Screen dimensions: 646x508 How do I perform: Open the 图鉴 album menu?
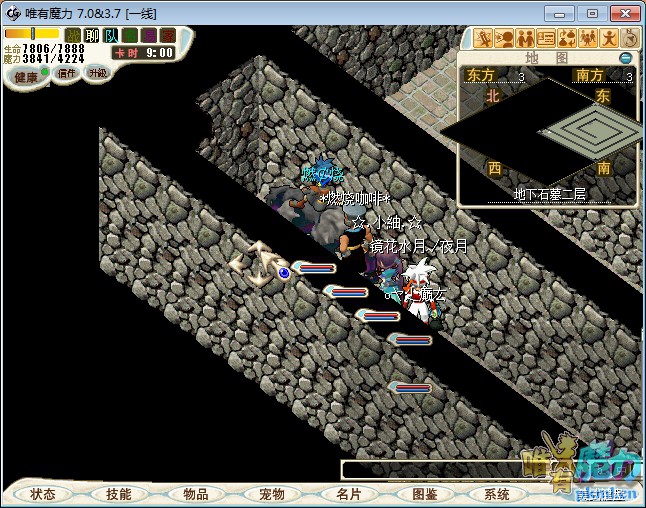point(424,494)
